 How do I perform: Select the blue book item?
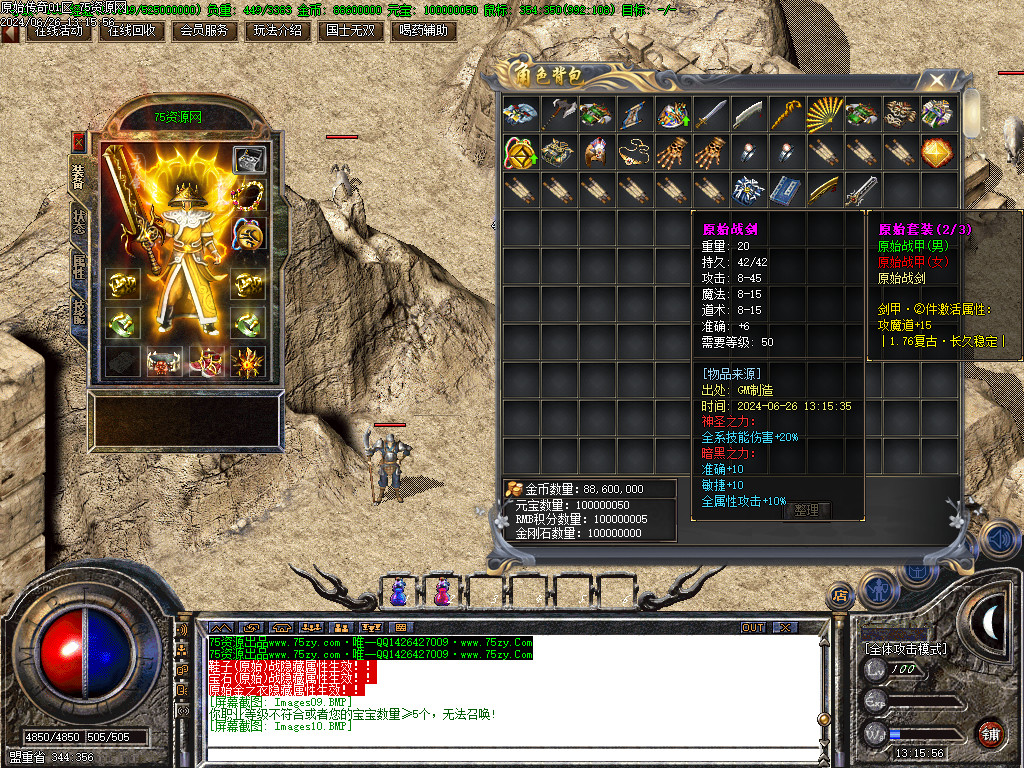(786, 190)
